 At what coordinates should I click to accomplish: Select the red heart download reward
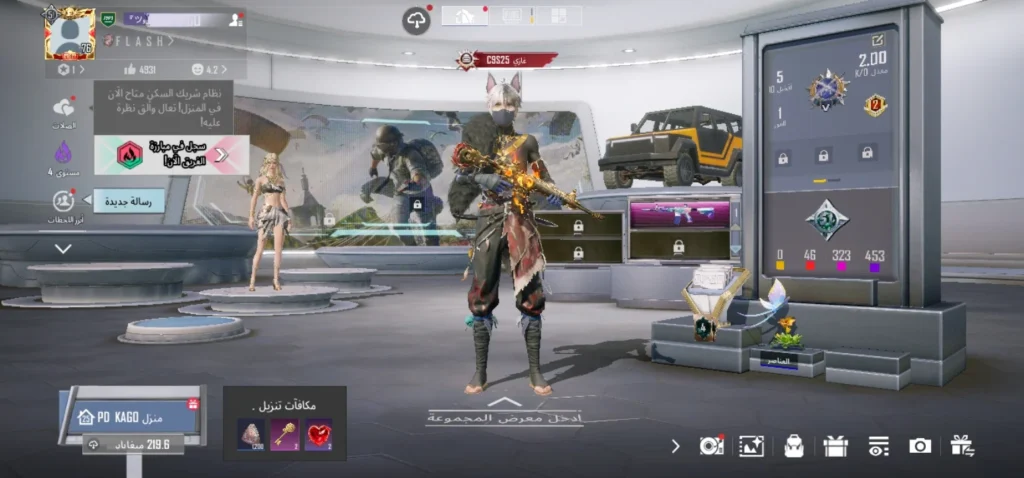click(318, 434)
